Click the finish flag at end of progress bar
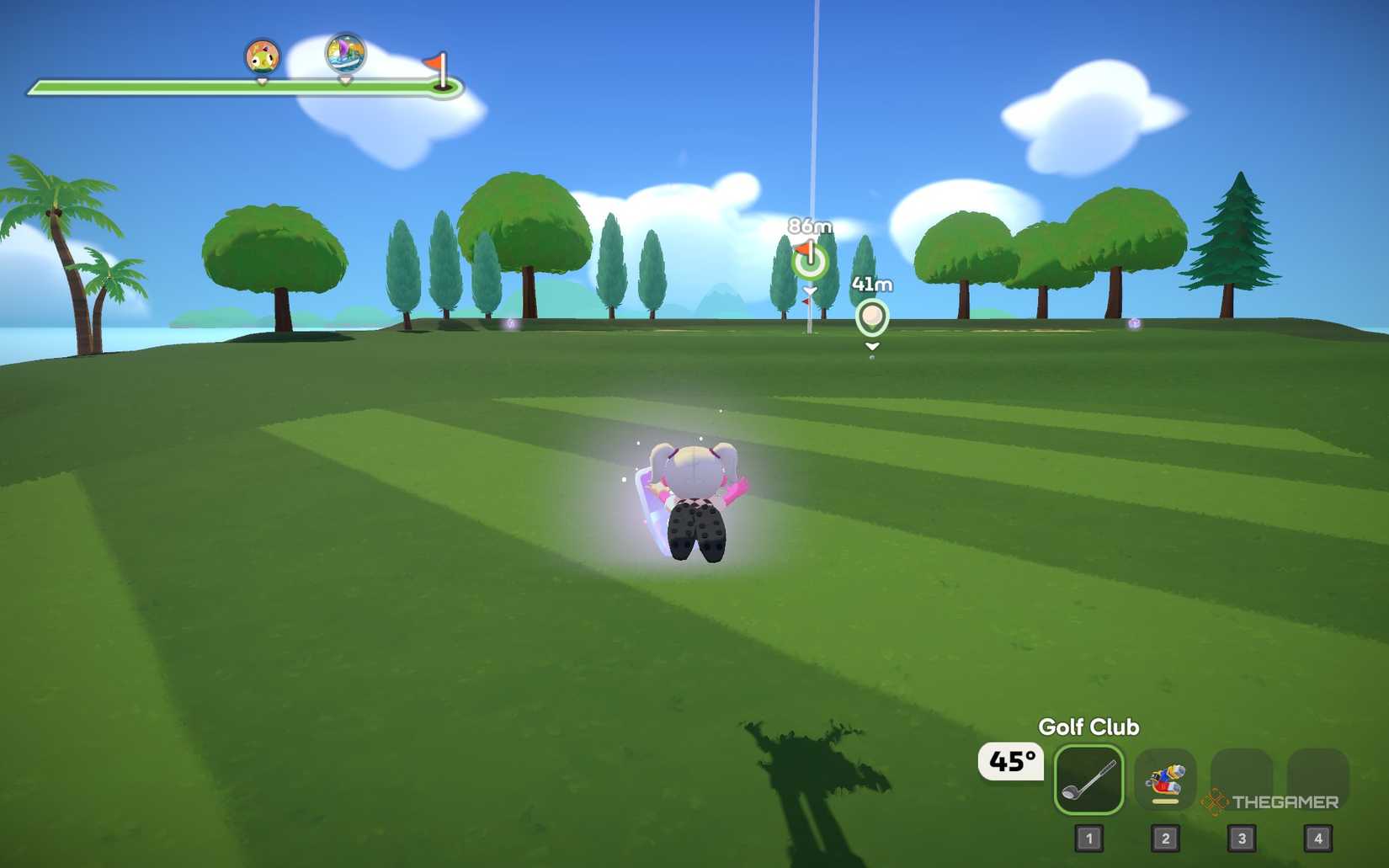 pyautogui.click(x=444, y=66)
